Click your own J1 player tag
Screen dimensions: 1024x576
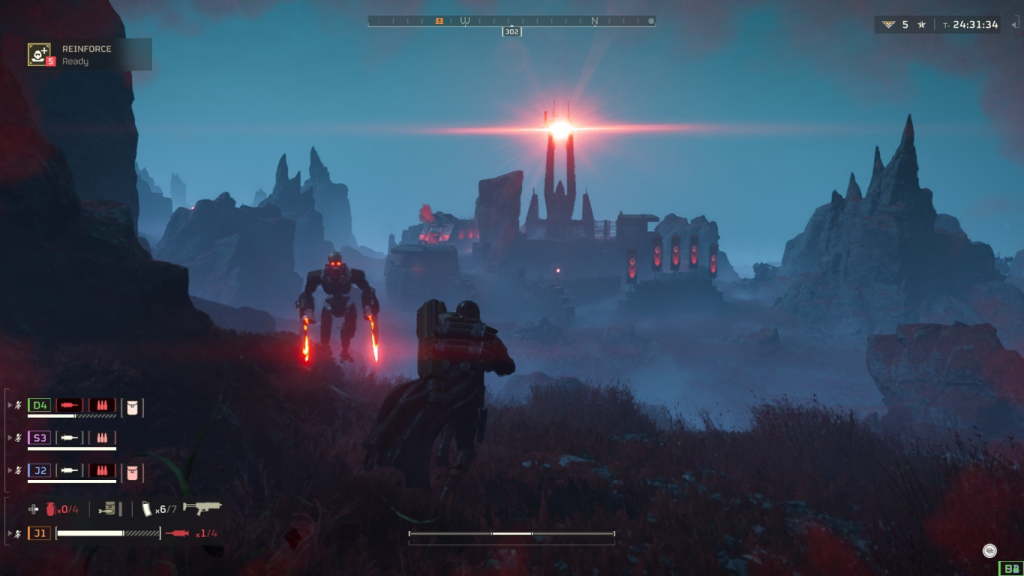[39, 533]
